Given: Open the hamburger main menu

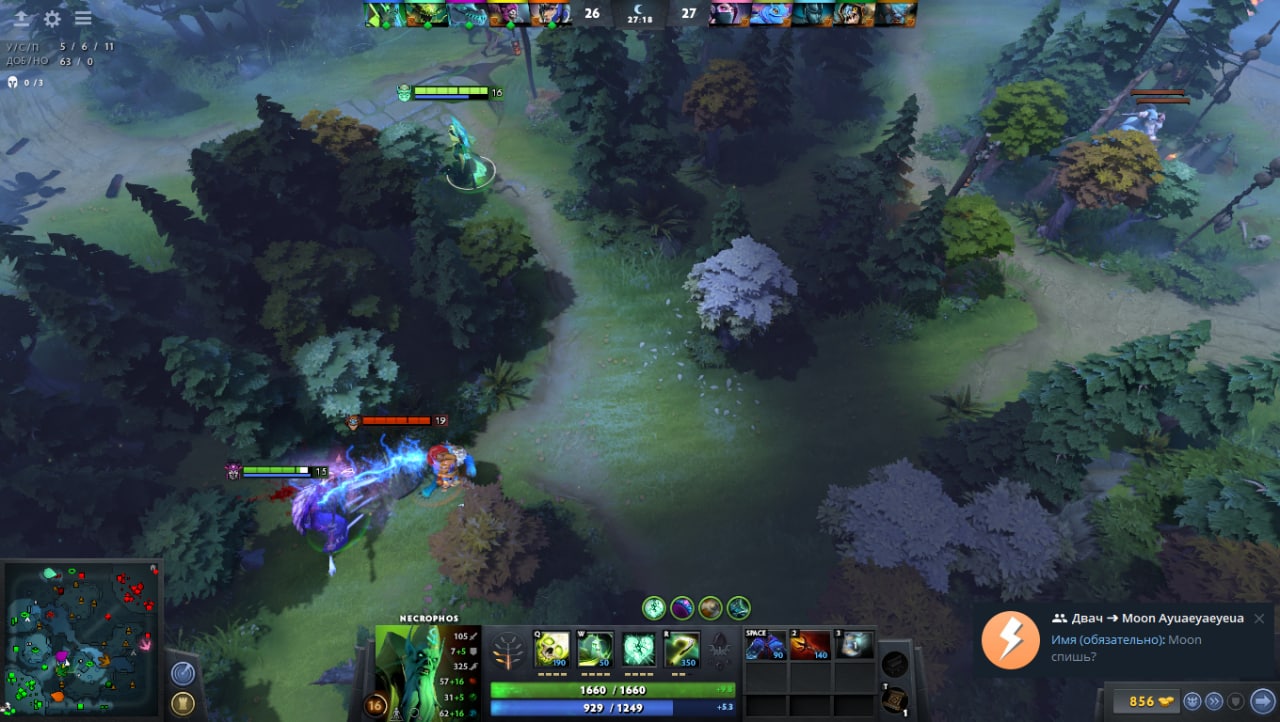Looking at the screenshot, I should pos(83,18).
